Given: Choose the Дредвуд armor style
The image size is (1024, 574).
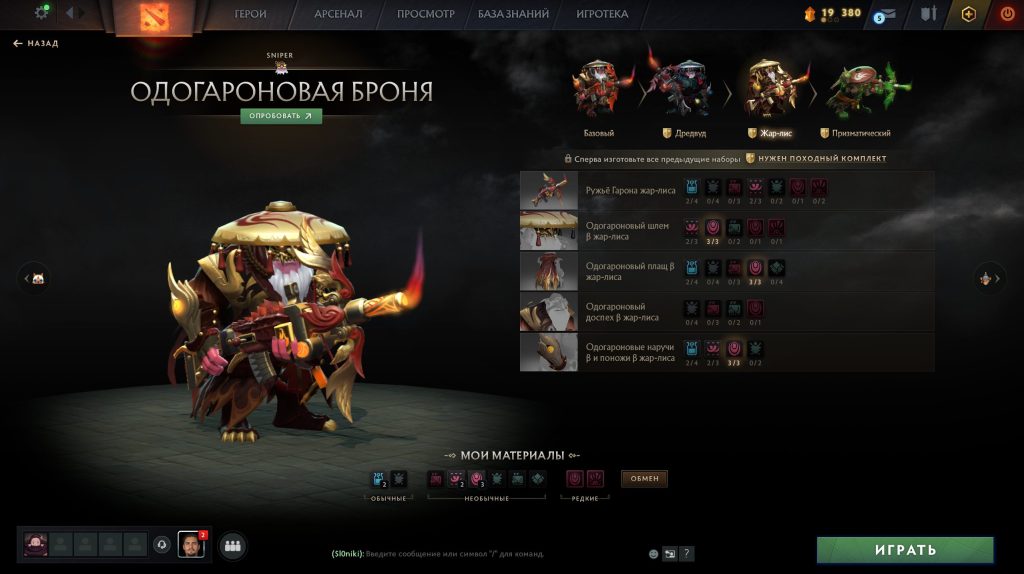Looking at the screenshot, I should coord(683,90).
